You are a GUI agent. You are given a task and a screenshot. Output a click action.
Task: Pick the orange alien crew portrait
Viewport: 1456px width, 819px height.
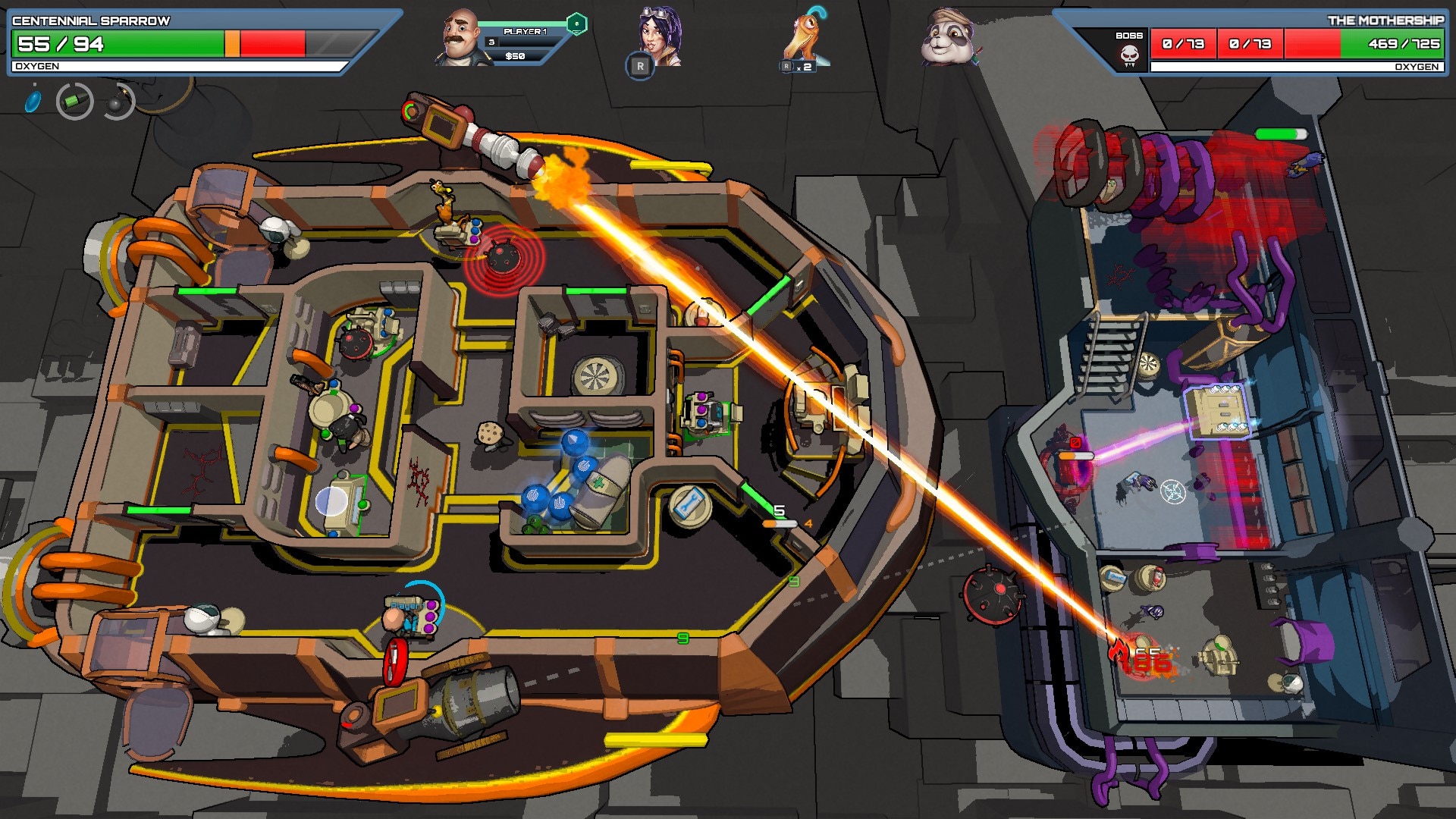coord(807,38)
